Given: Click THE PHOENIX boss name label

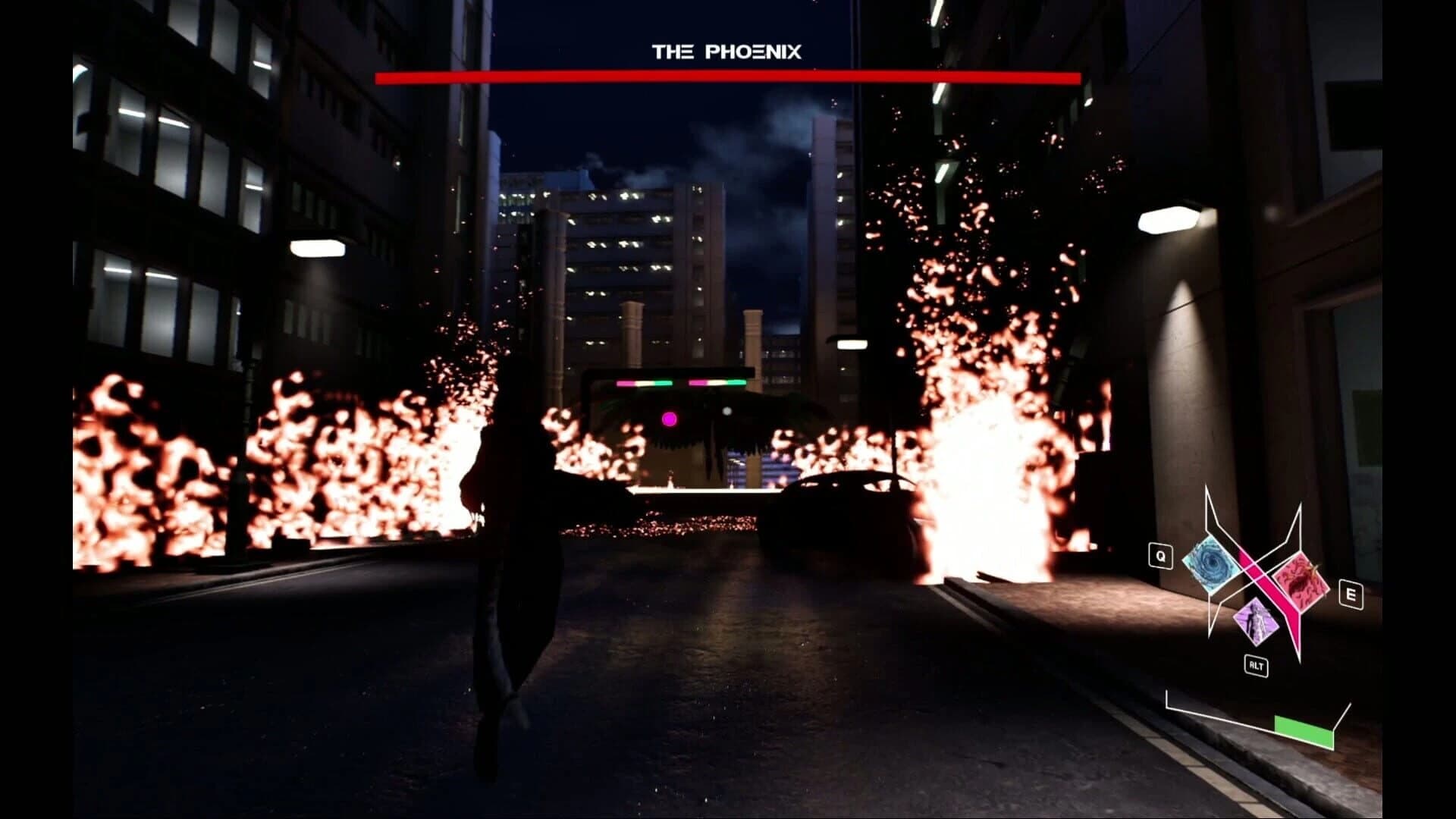Looking at the screenshot, I should point(726,52).
